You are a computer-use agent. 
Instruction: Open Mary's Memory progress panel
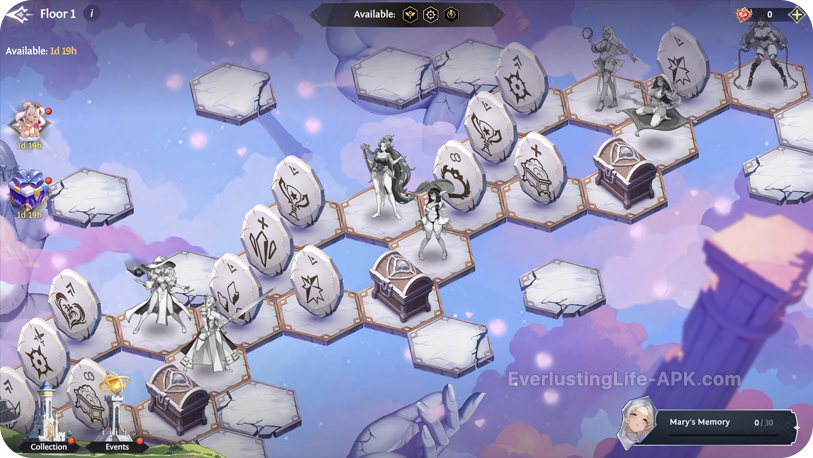(x=708, y=423)
